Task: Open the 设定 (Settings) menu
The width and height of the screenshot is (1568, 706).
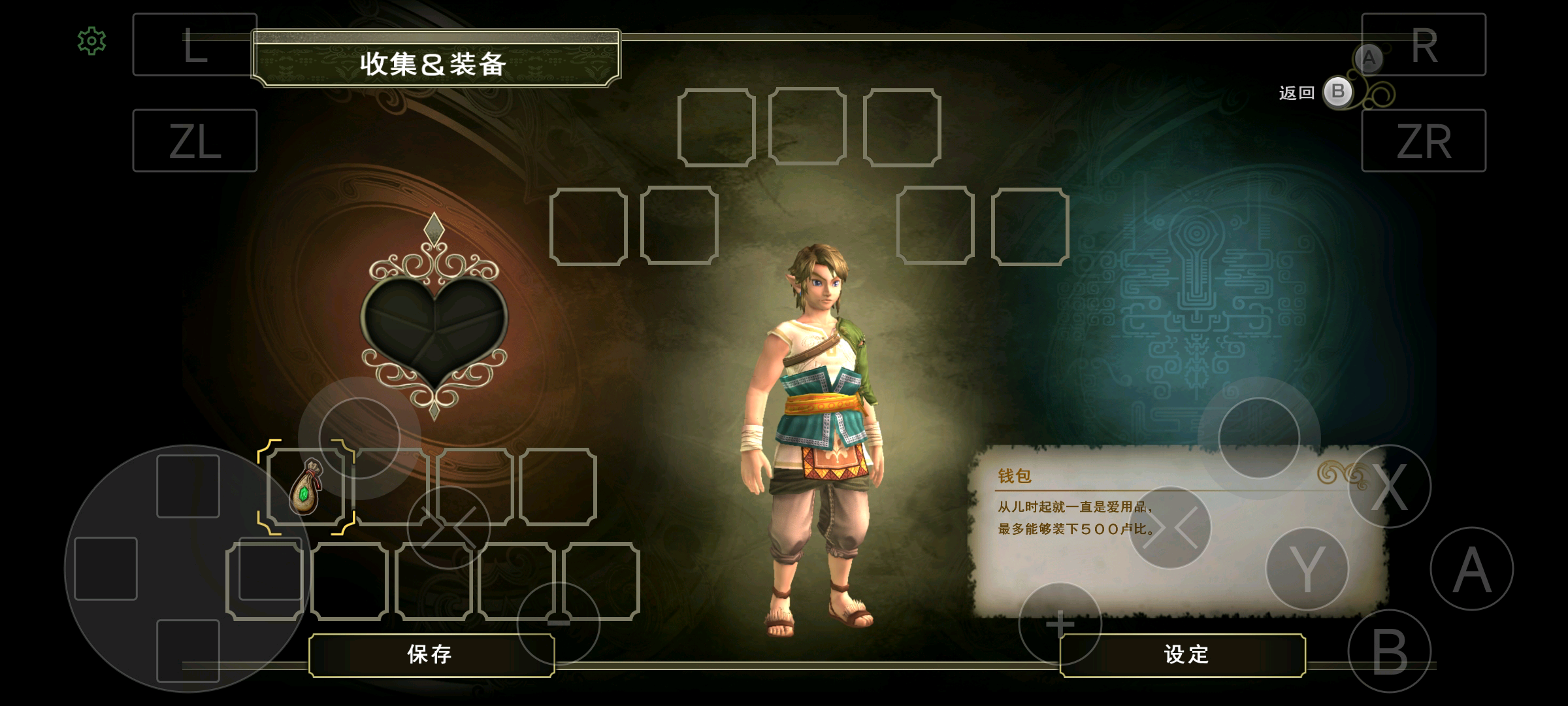Action: [1185, 654]
